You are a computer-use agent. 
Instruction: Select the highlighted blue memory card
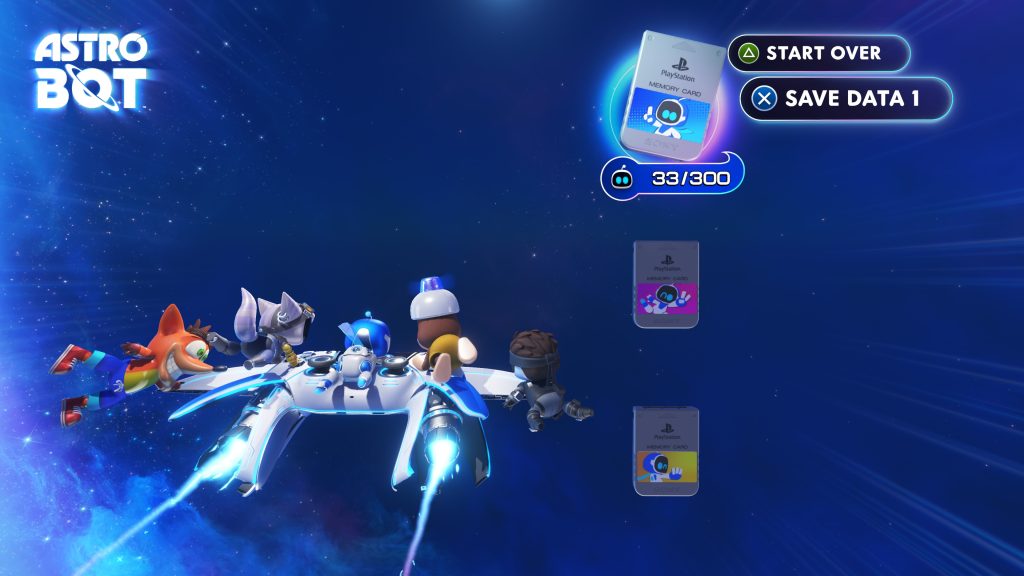pos(671,92)
